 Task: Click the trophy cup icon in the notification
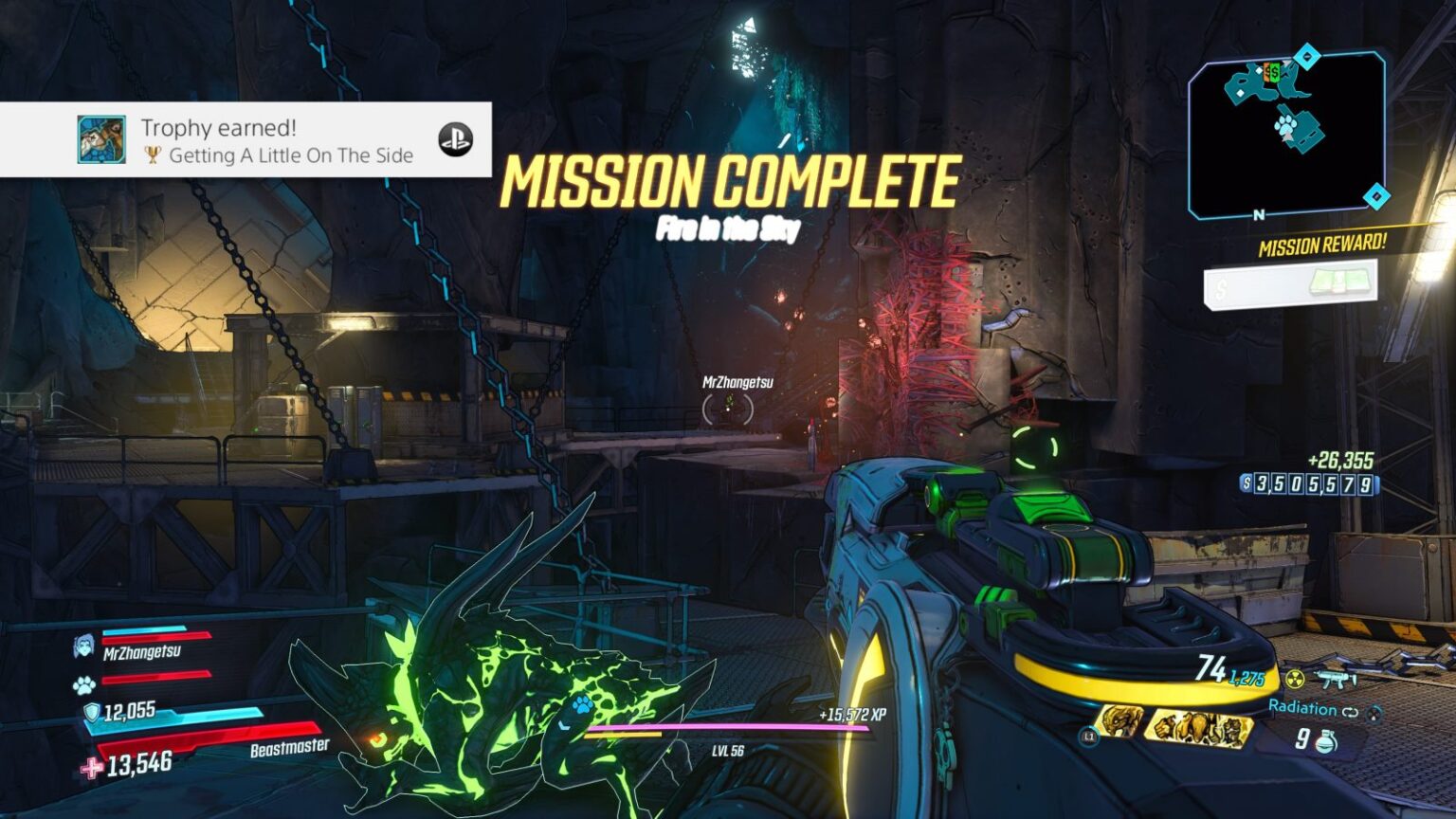tap(154, 156)
